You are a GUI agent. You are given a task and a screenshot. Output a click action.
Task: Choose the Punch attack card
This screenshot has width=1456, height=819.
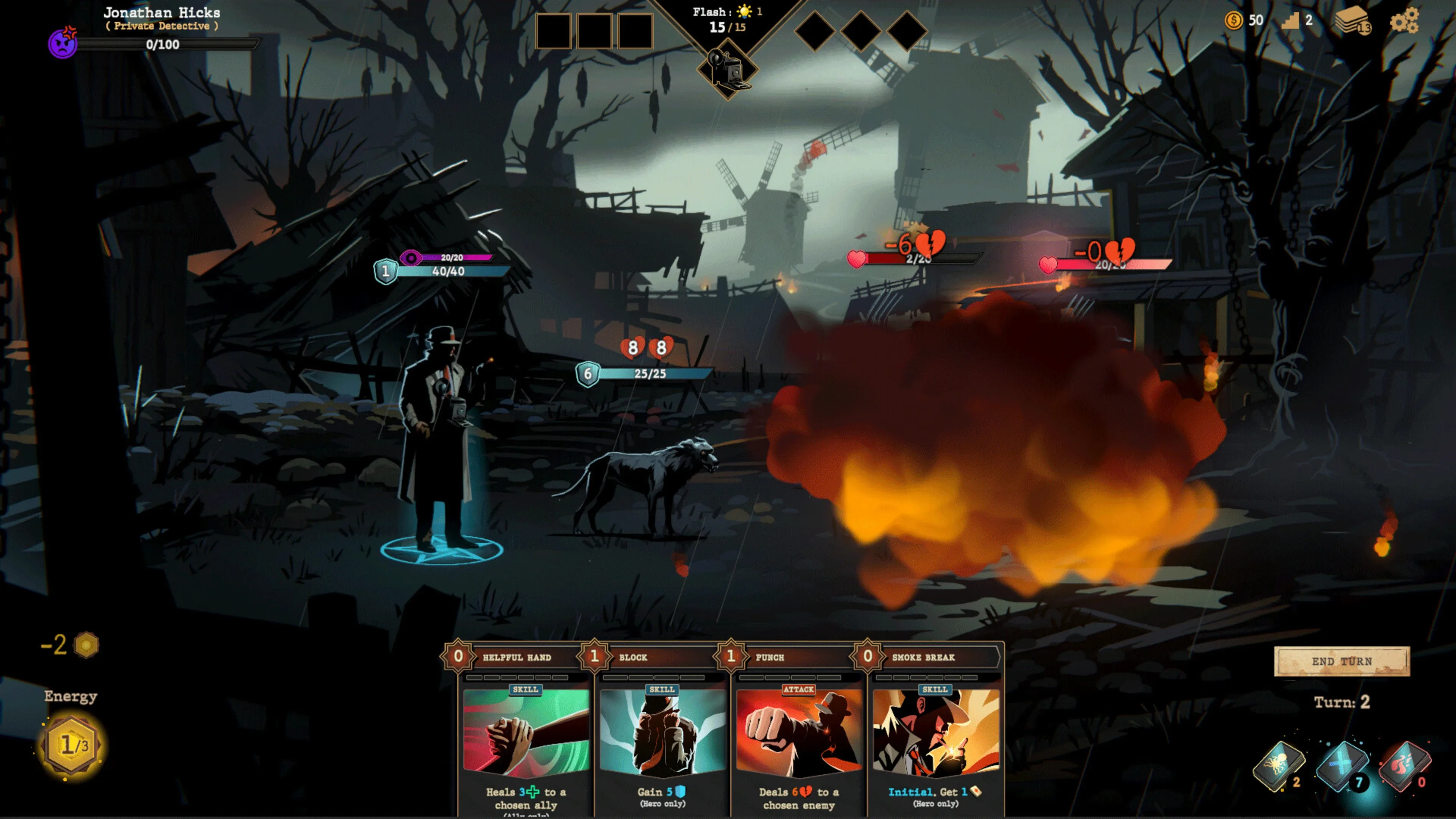pos(799,735)
